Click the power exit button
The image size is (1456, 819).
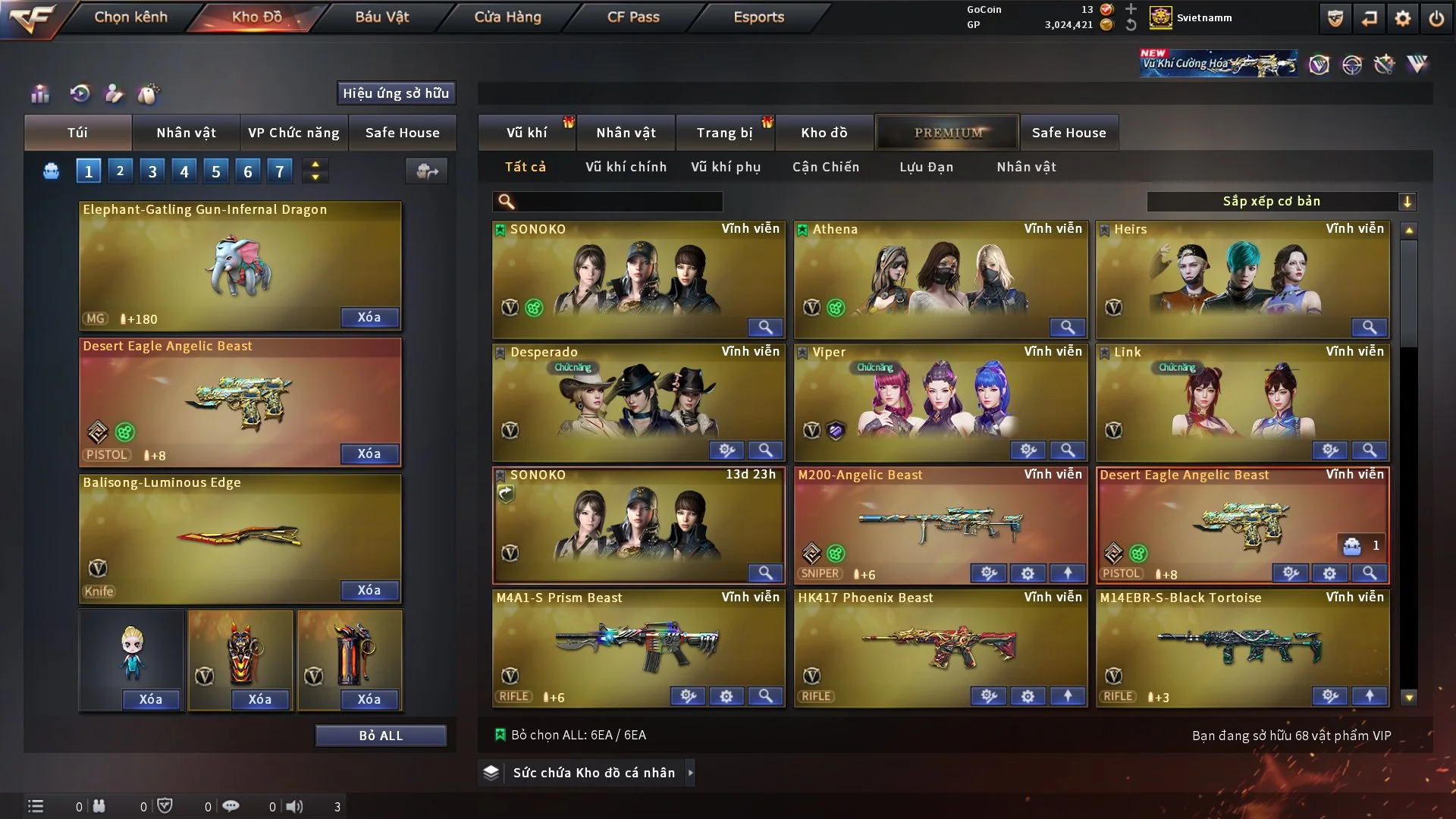click(x=1436, y=18)
